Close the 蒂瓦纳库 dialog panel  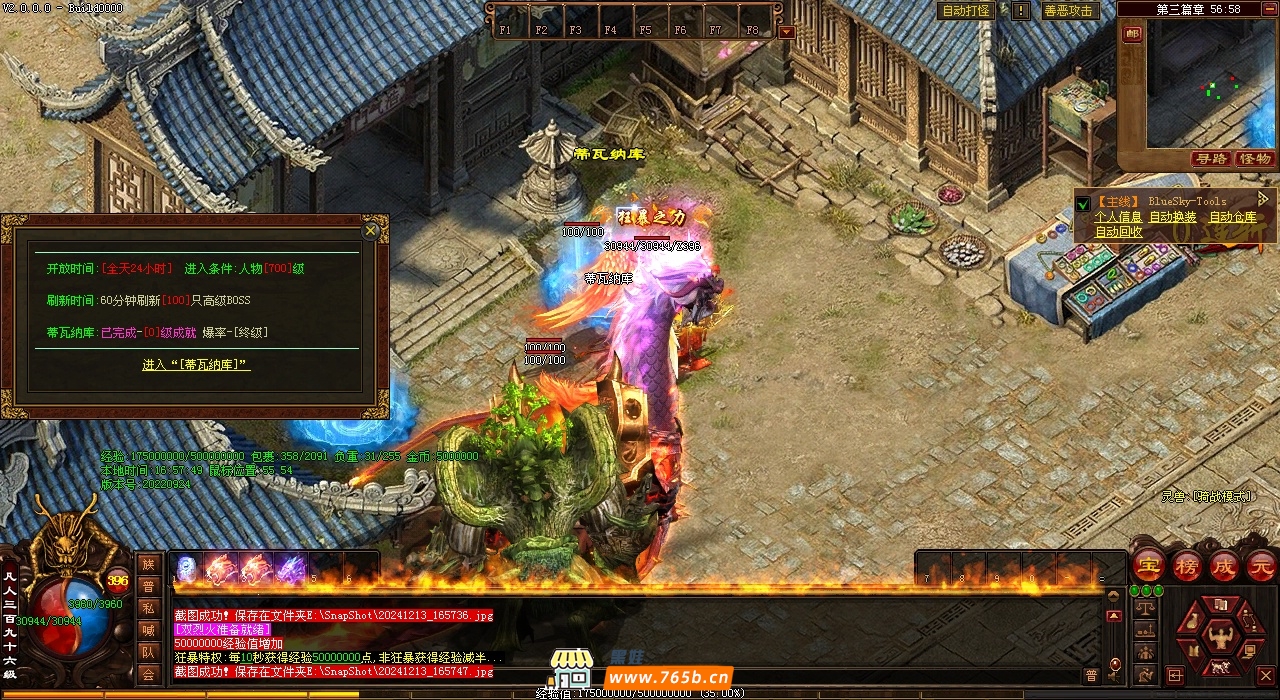point(370,231)
